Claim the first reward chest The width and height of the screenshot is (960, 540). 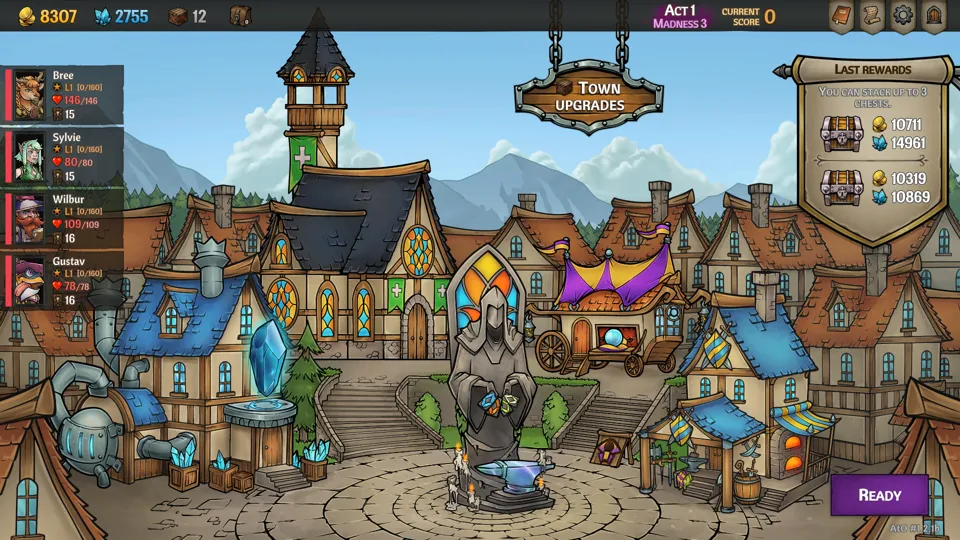coord(842,133)
